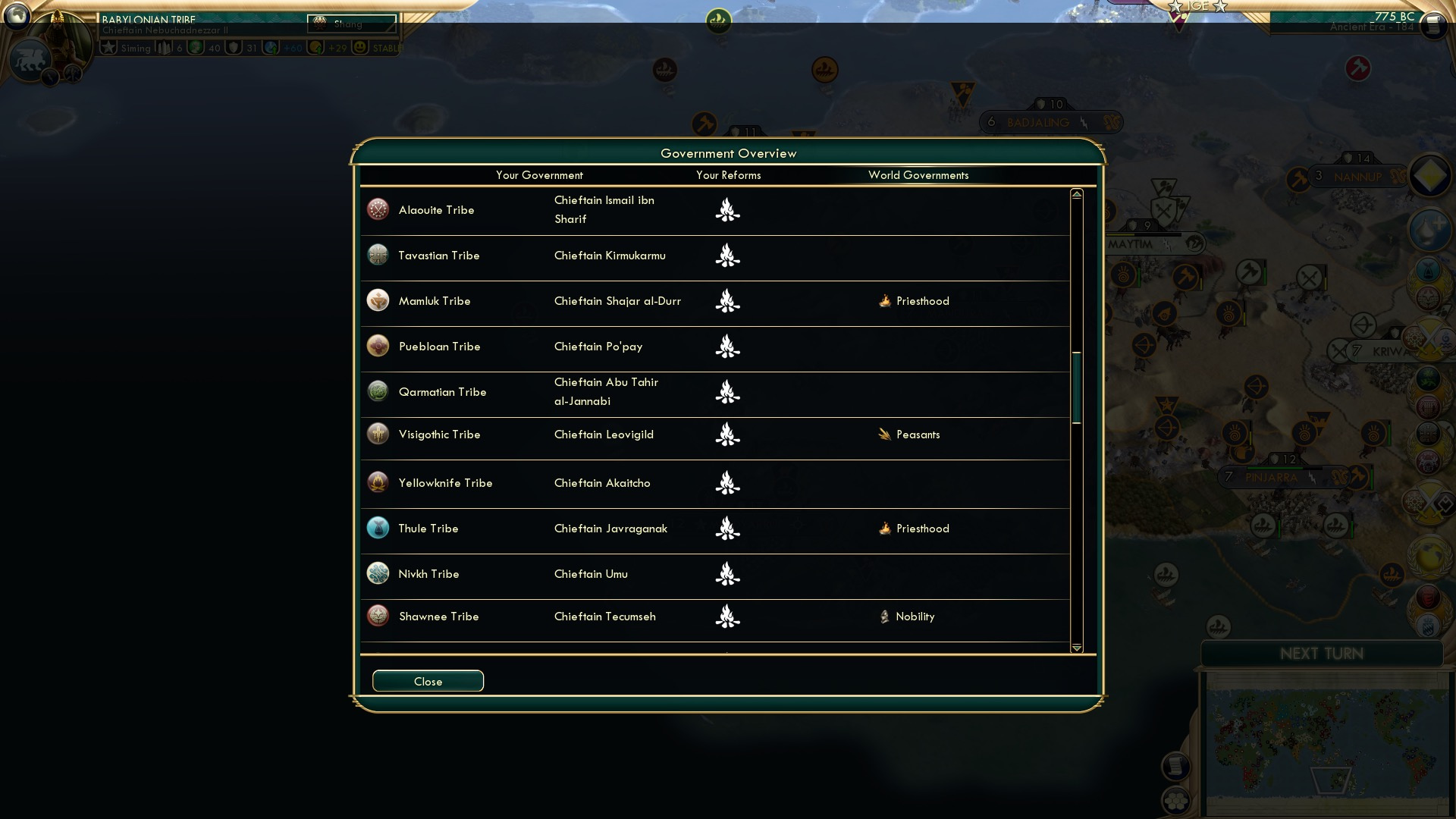
Task: Click the globe icon in the top-left corner
Action: (x=17, y=15)
